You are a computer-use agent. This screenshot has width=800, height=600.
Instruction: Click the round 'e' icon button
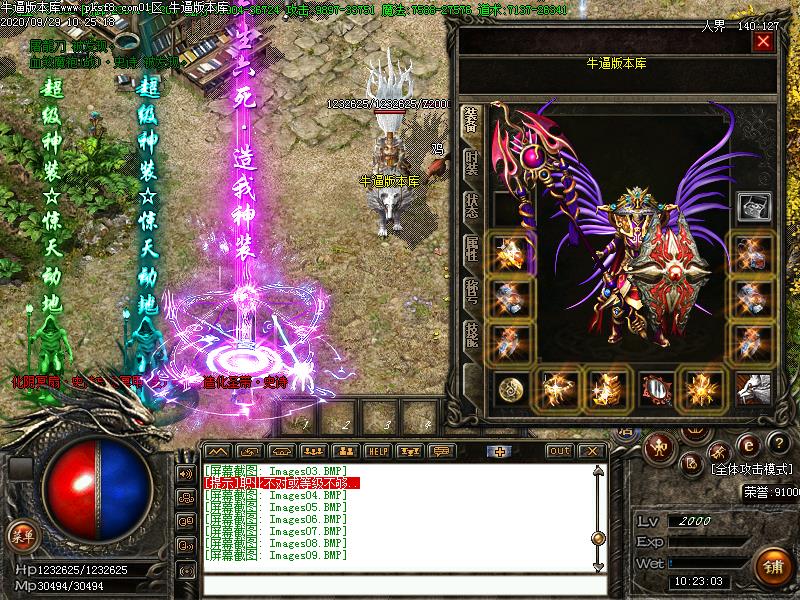point(747,444)
